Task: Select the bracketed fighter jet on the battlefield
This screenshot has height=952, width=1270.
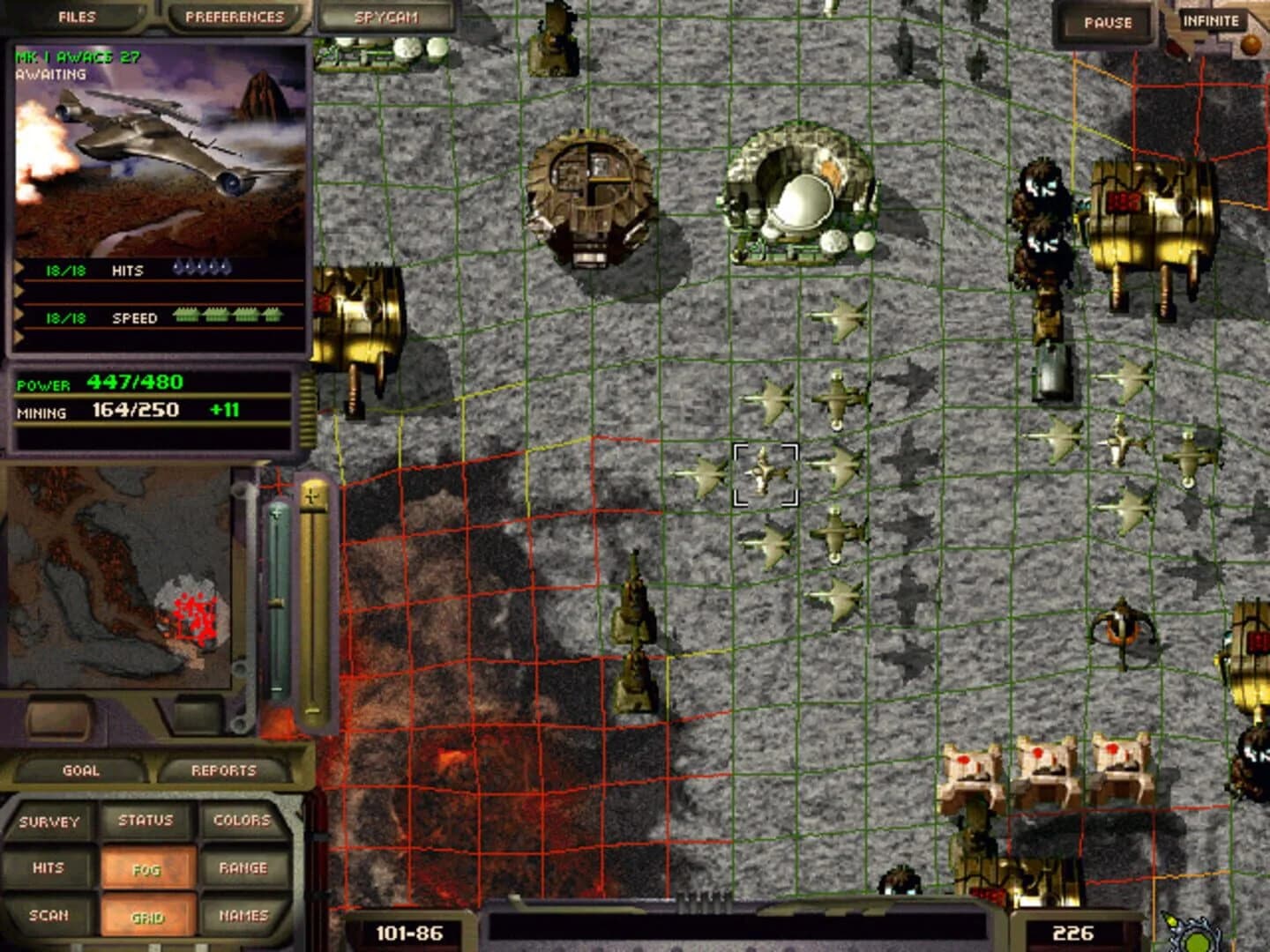Action: click(x=764, y=476)
